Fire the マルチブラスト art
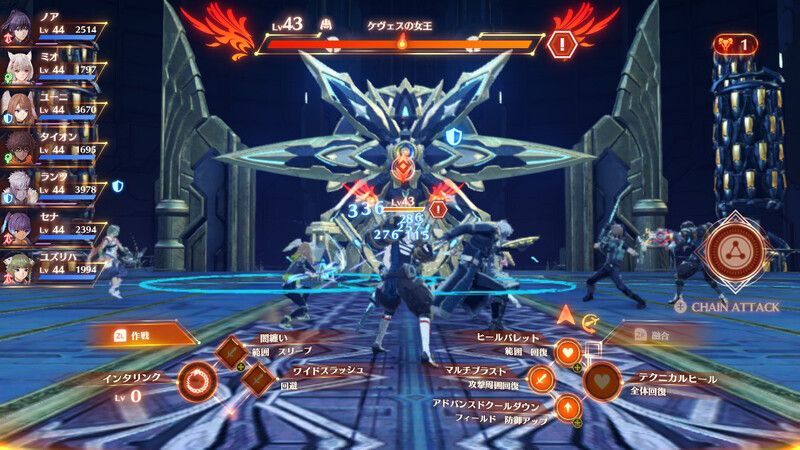The width and height of the screenshot is (800, 450). (x=541, y=379)
